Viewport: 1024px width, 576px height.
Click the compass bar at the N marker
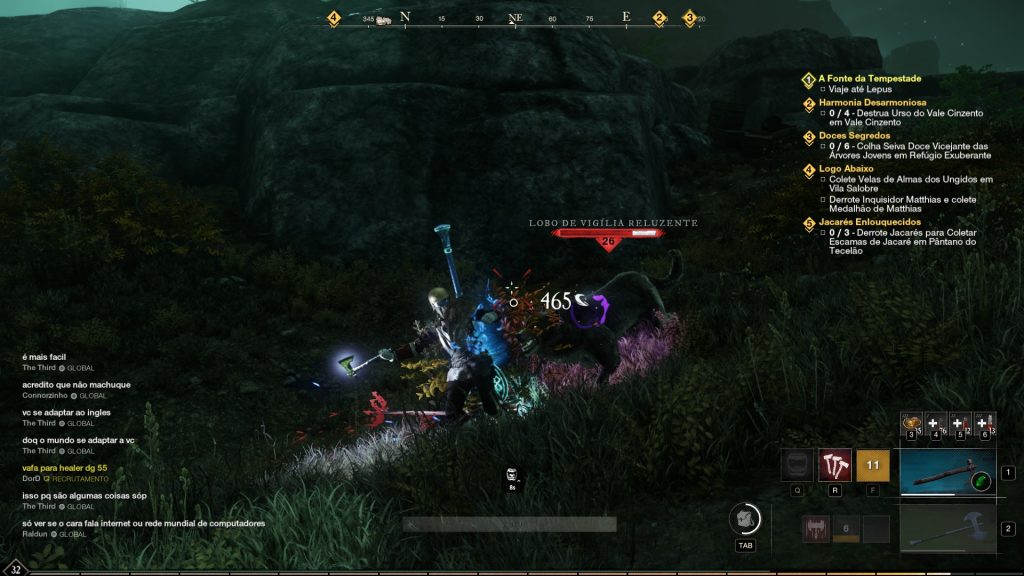coord(405,17)
